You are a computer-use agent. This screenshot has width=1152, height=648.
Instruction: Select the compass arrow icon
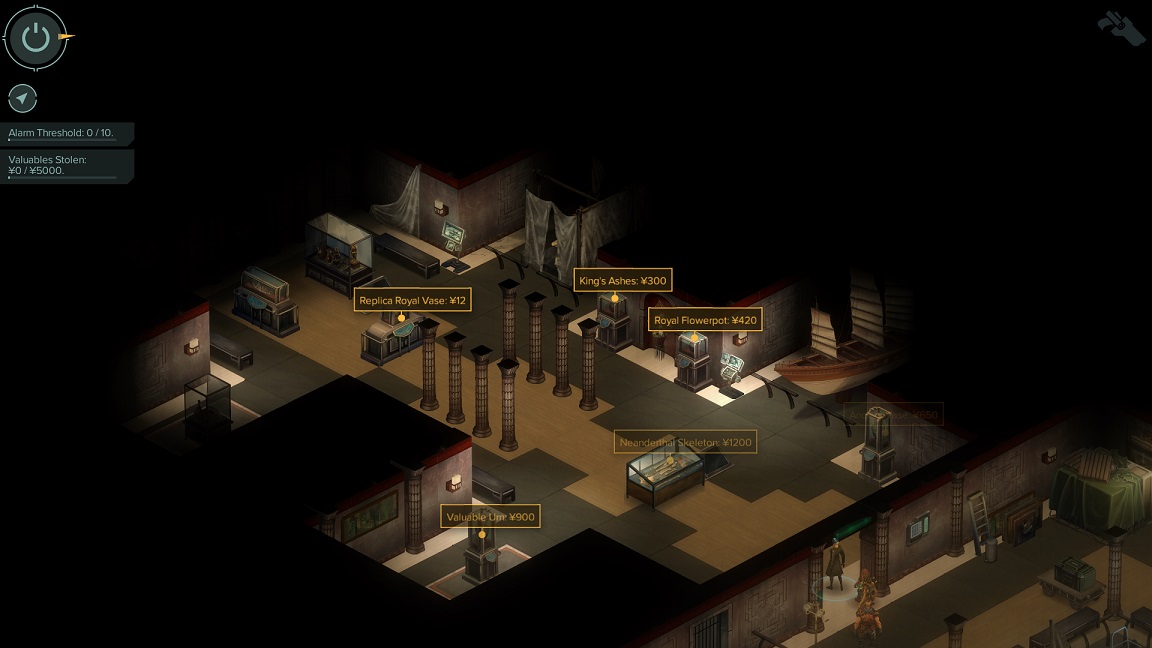(23, 98)
